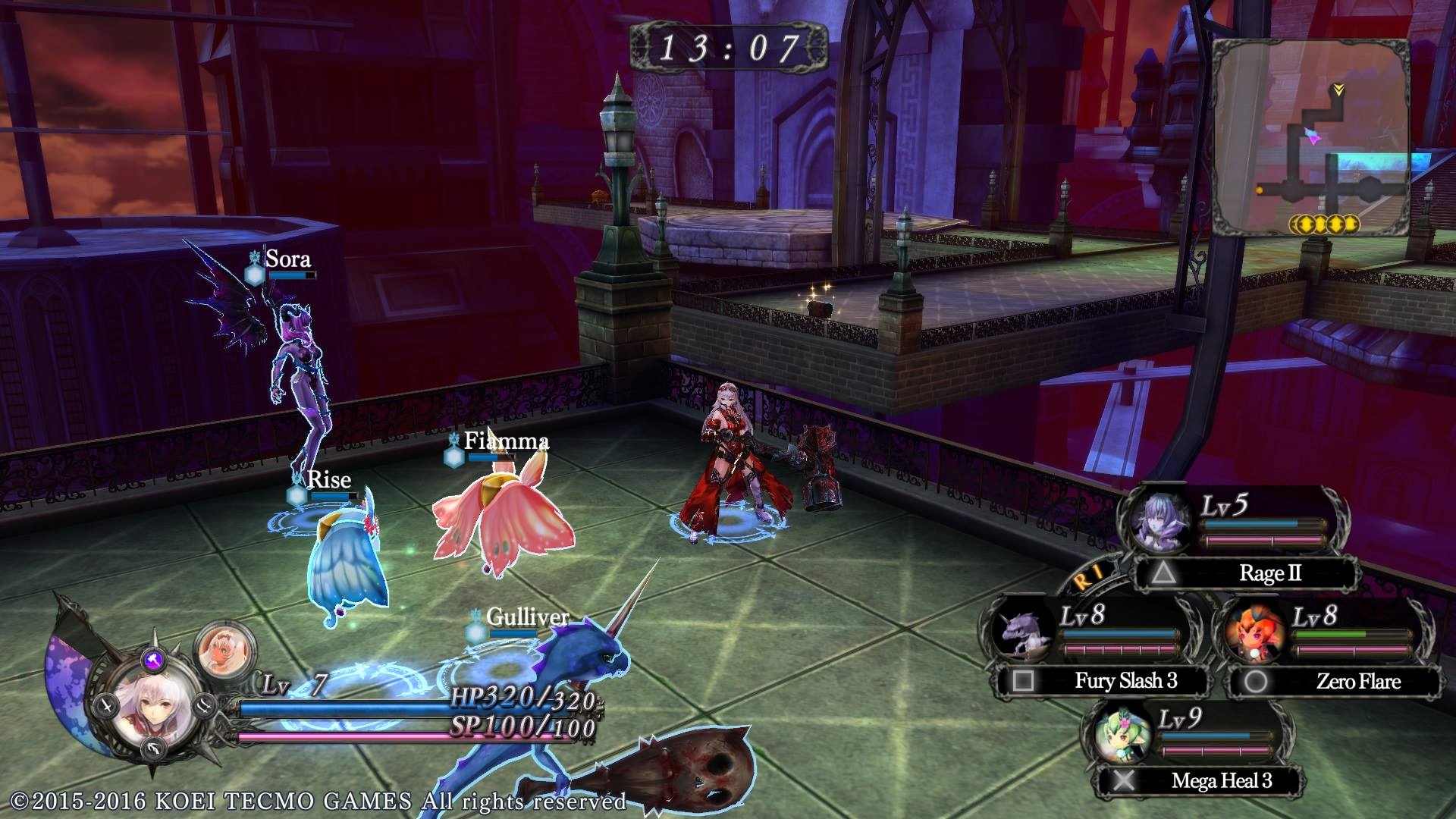Image resolution: width=1456 pixels, height=819 pixels.
Task: Trigger the Mega Heal 3 skill
Action: 1197,780
